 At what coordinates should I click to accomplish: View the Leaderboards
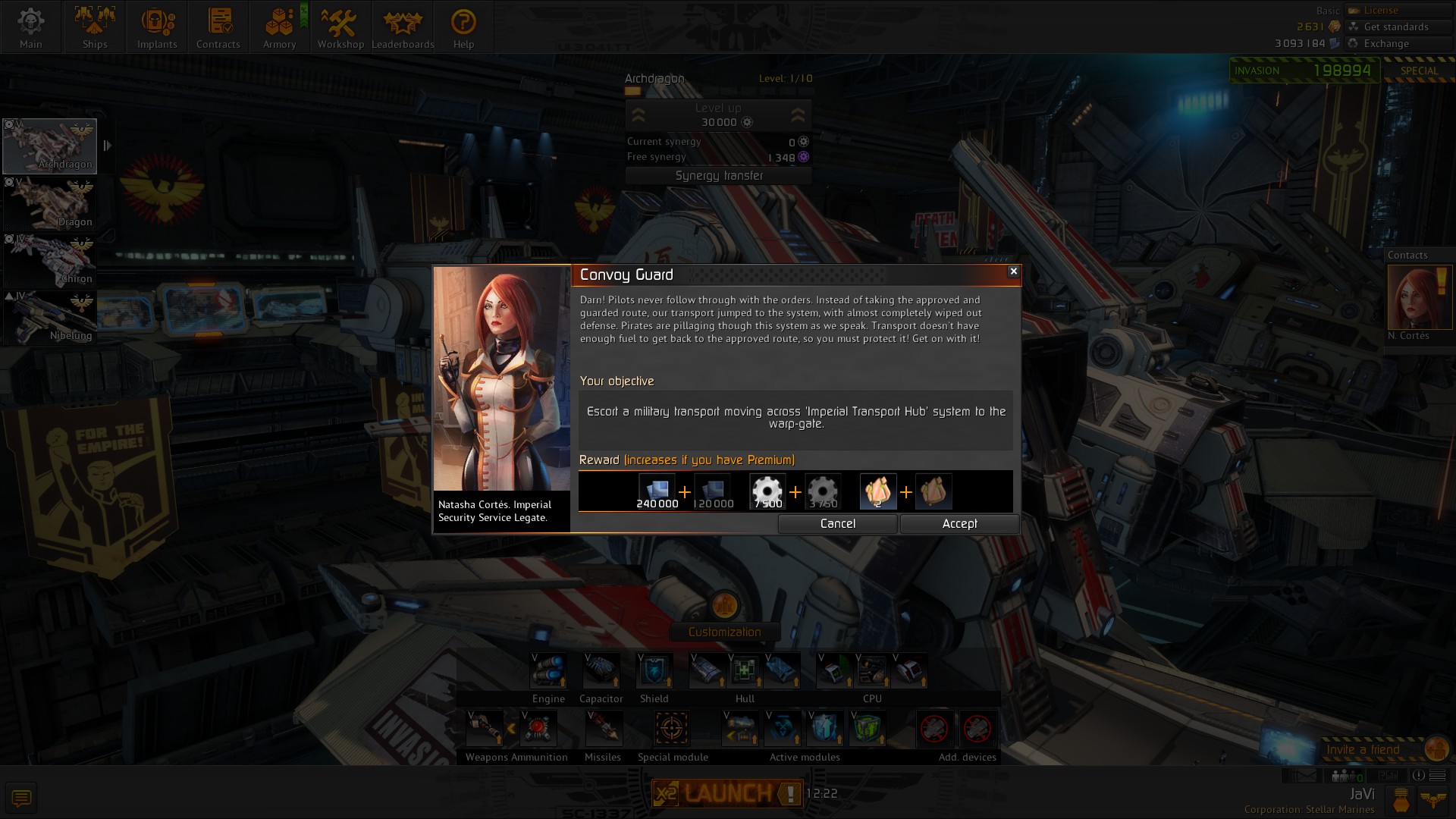pyautogui.click(x=403, y=27)
